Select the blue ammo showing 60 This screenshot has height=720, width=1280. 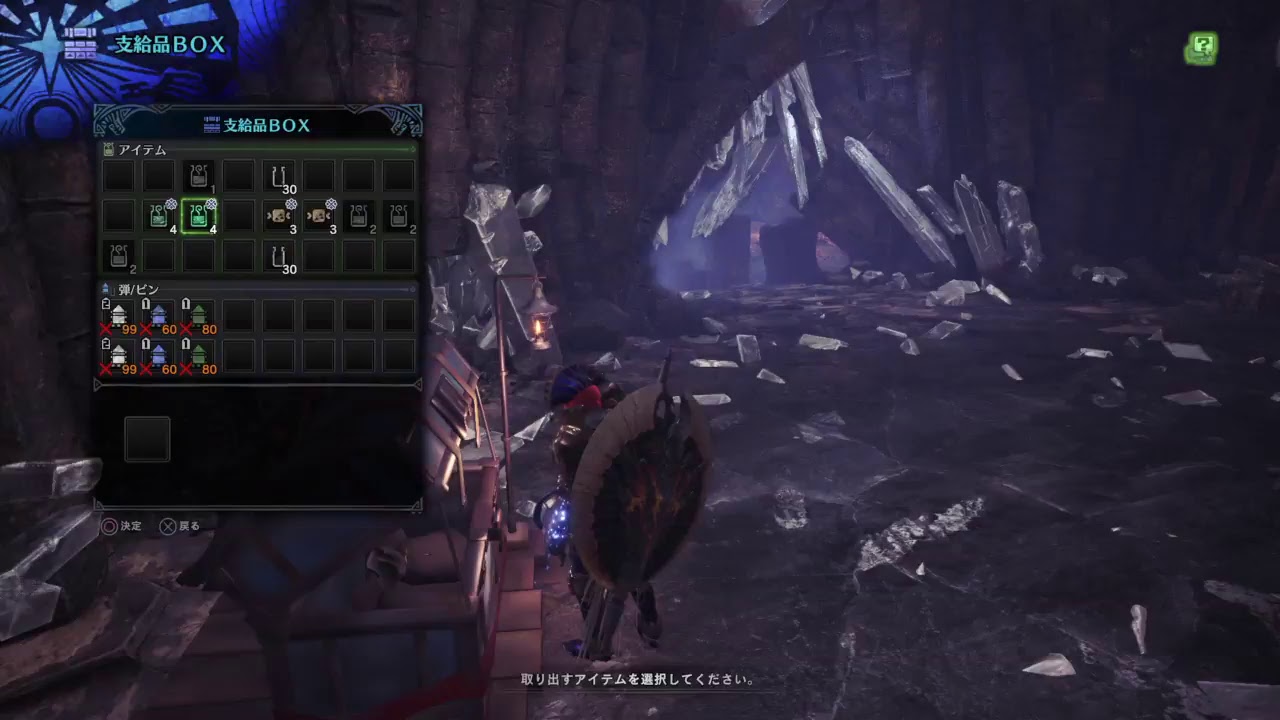click(158, 315)
